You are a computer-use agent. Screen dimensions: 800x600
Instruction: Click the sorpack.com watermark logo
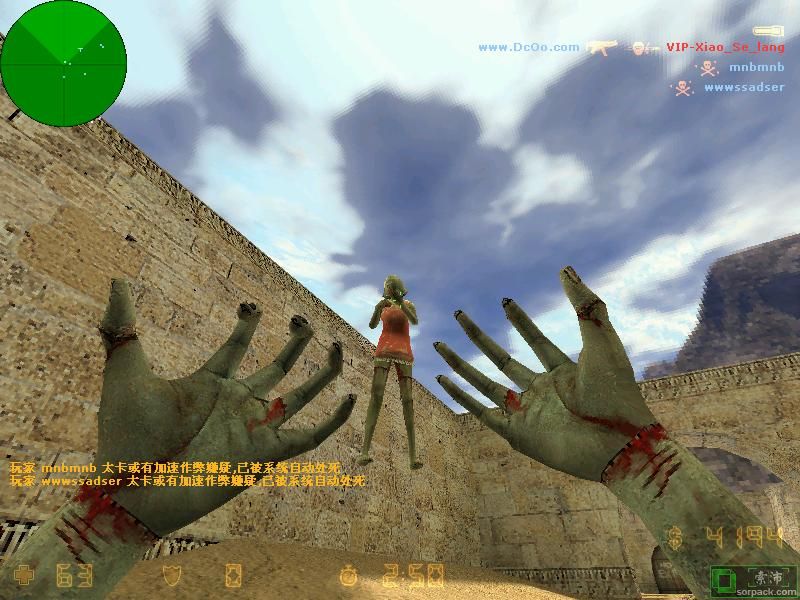tap(755, 581)
